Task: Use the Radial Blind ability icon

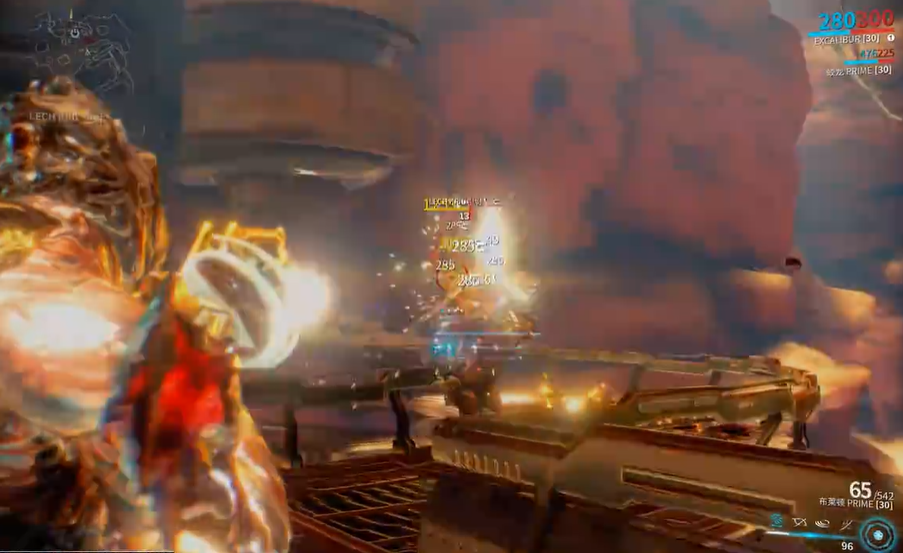Action: (x=800, y=522)
